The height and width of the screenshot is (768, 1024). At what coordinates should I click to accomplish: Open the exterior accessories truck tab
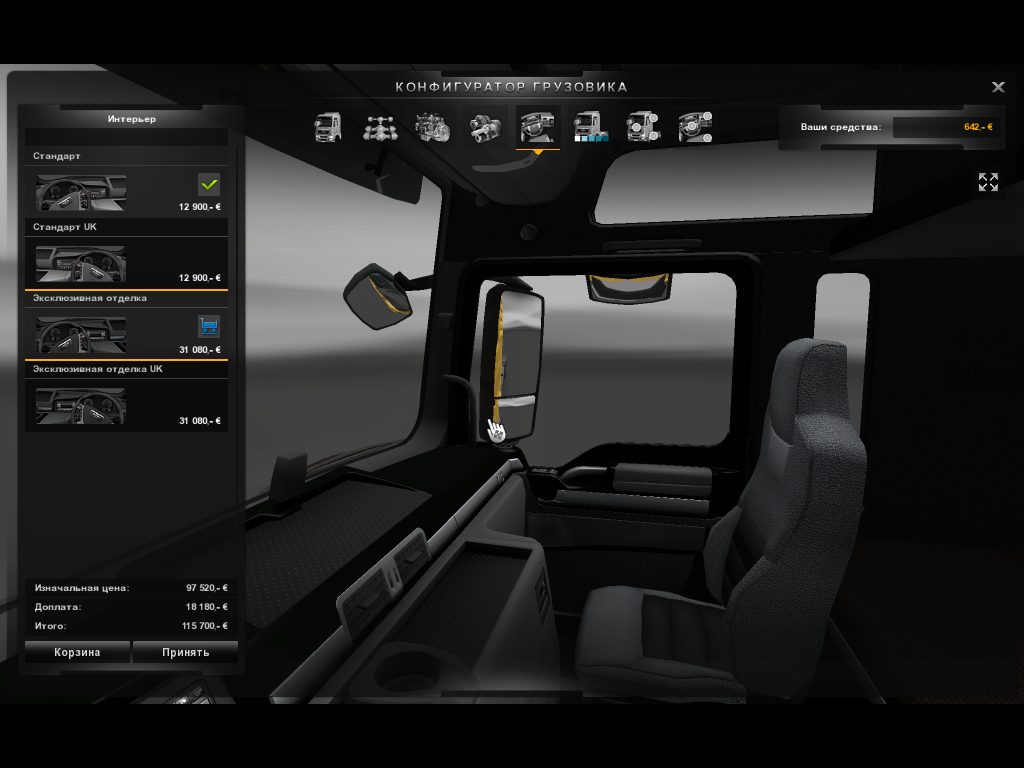click(642, 127)
